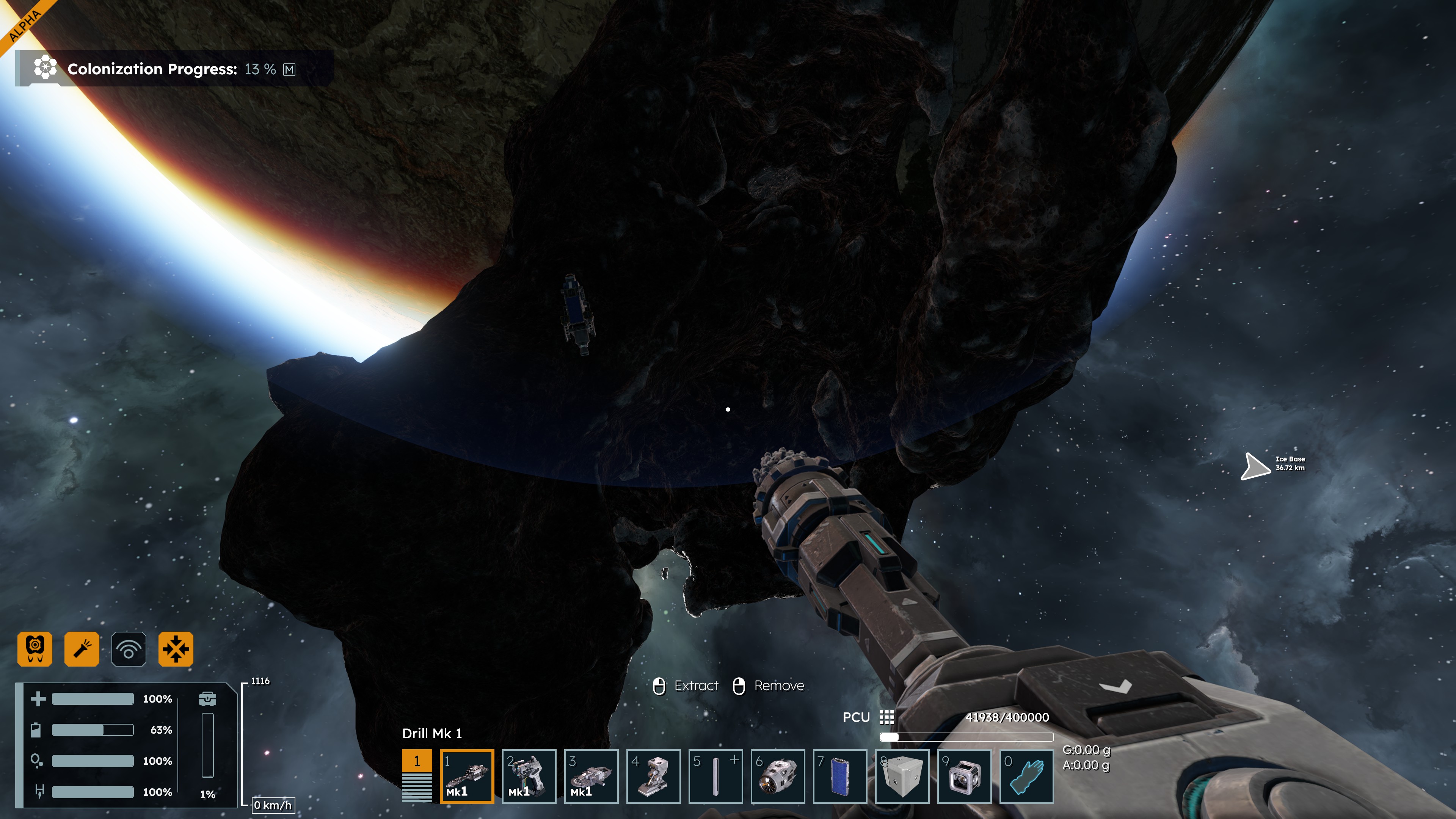
Task: Click the Ice Base waypoint marker
Action: click(x=1256, y=466)
